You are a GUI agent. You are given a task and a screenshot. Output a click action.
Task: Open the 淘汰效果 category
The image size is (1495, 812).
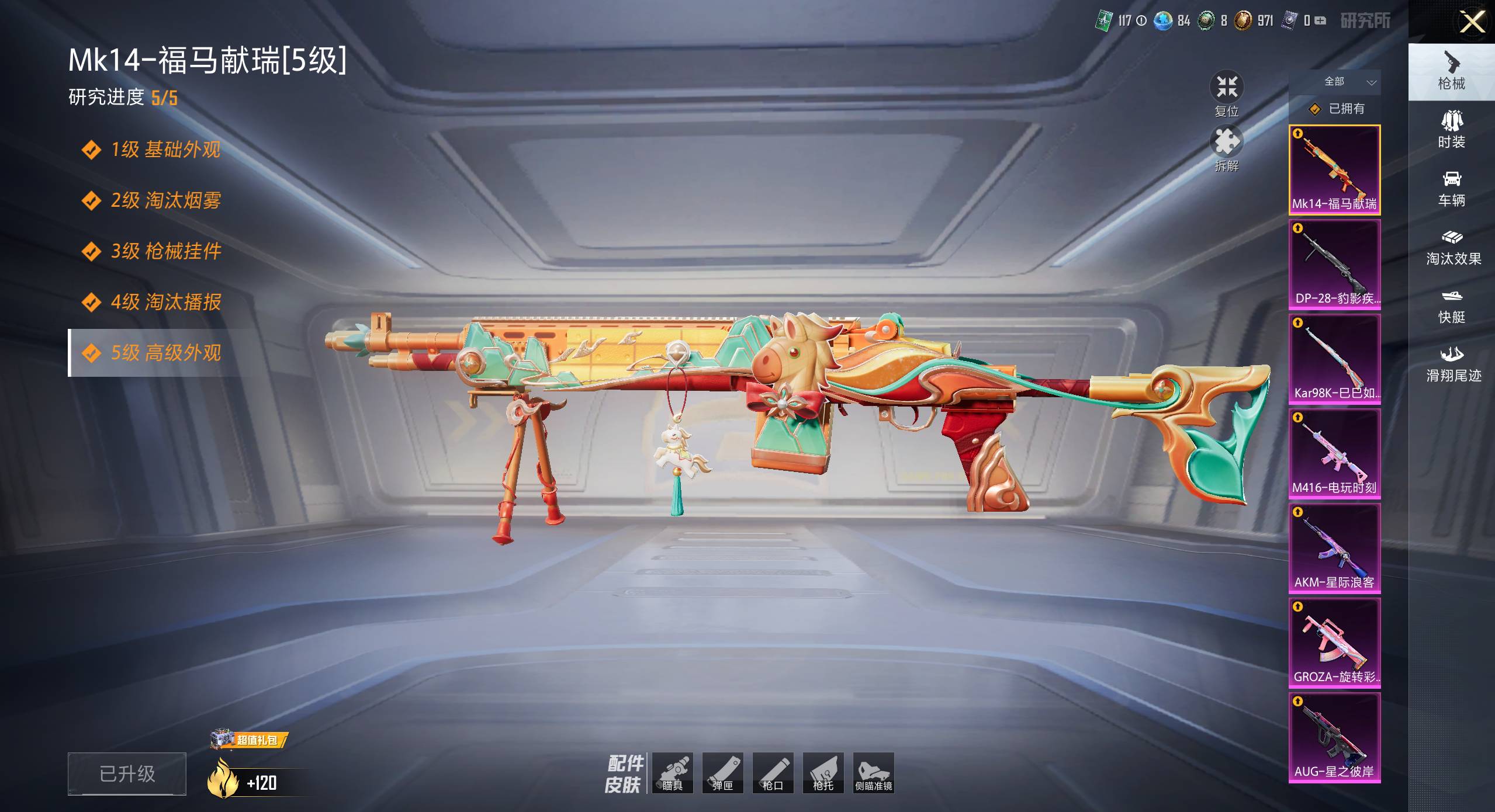(1452, 247)
